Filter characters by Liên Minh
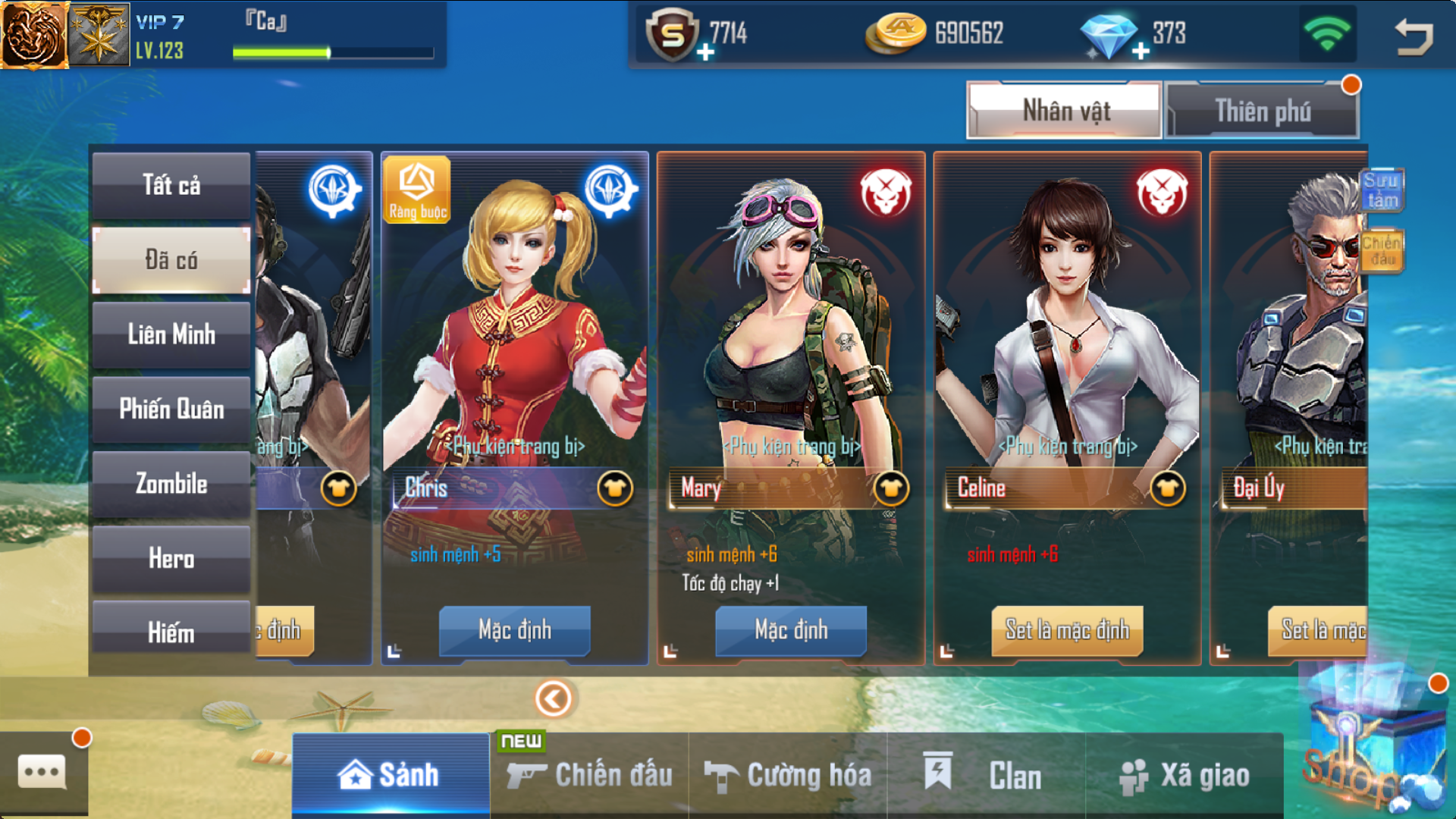 171,334
